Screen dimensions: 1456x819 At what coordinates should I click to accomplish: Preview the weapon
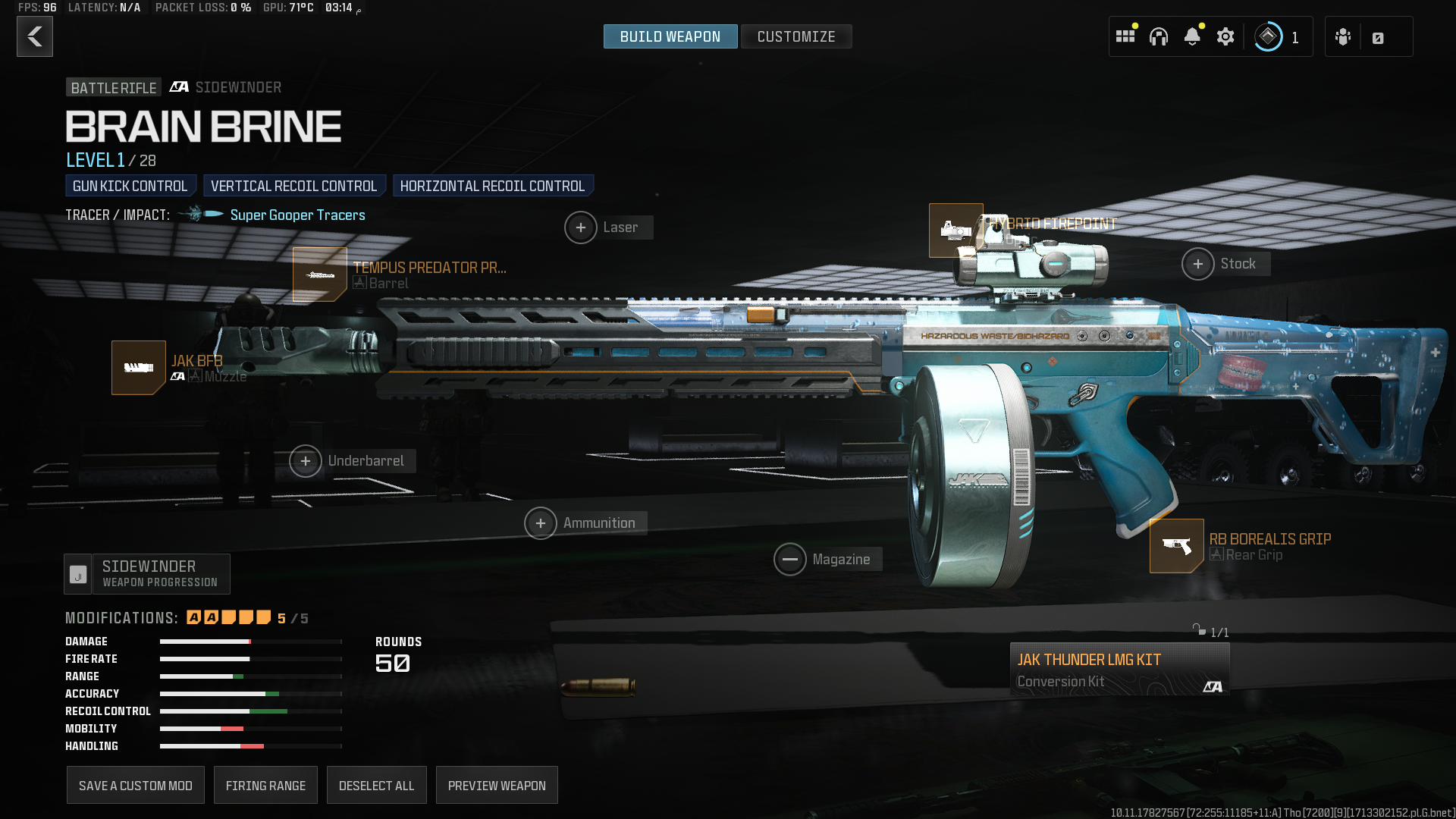tap(497, 786)
